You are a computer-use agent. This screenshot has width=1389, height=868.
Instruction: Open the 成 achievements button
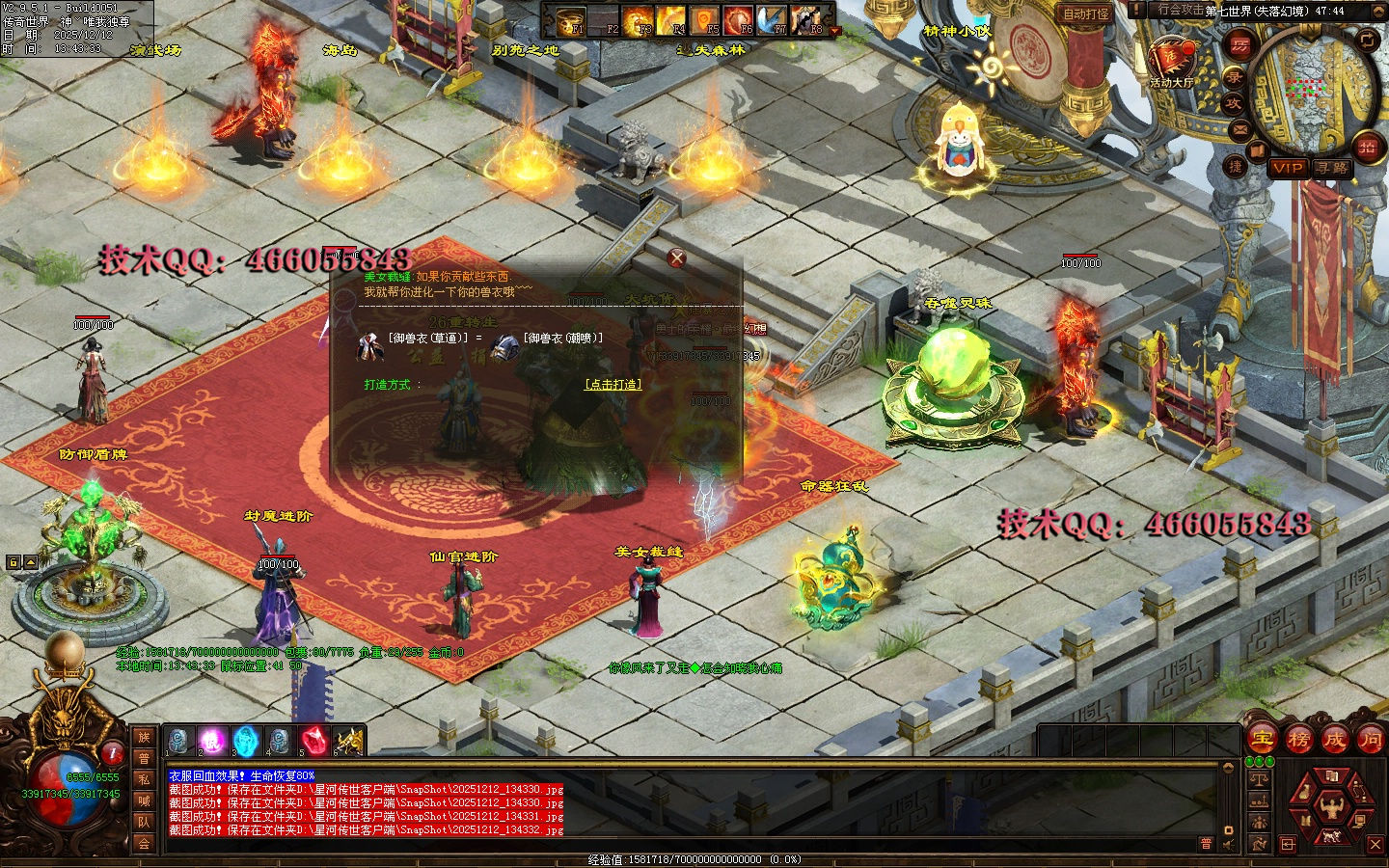pos(1334,740)
